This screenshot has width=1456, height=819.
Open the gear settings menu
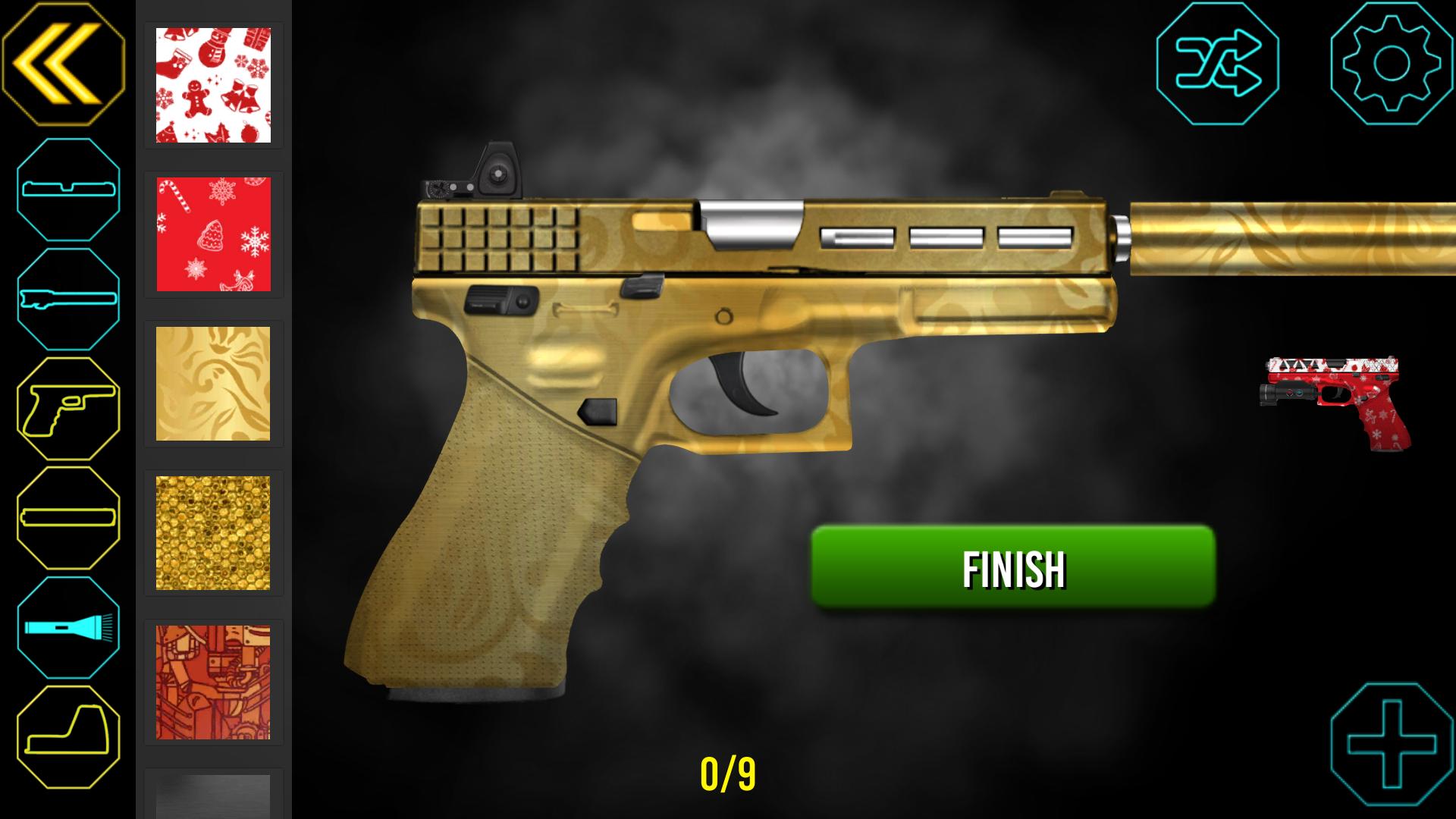[1392, 64]
